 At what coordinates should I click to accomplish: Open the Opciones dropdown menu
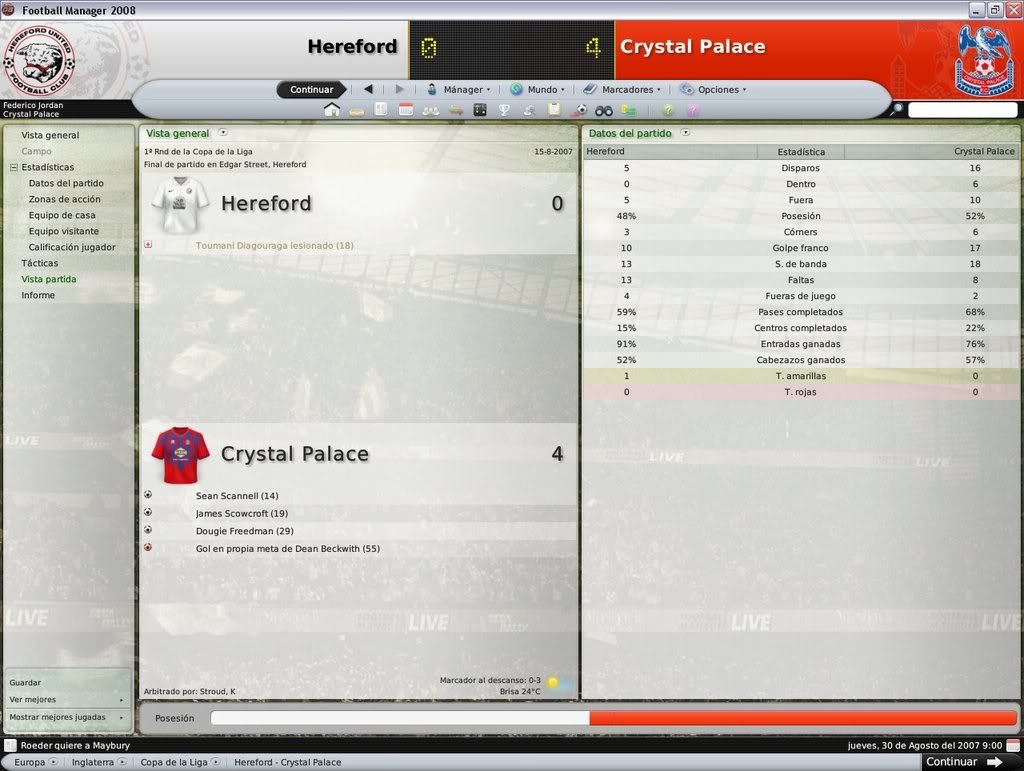click(714, 89)
